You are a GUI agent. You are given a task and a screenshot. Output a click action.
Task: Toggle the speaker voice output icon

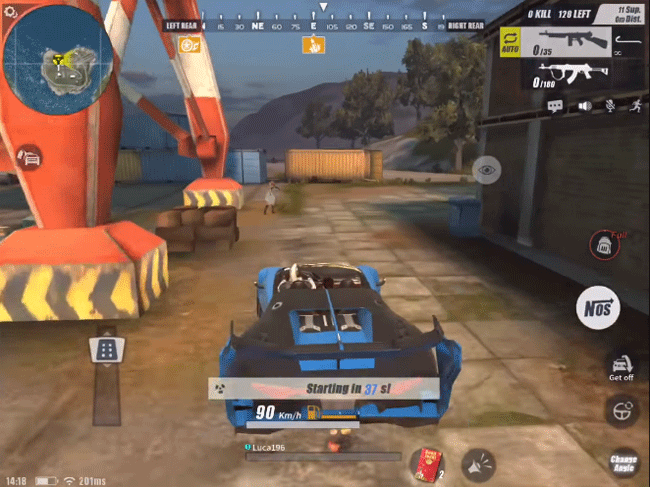583,105
